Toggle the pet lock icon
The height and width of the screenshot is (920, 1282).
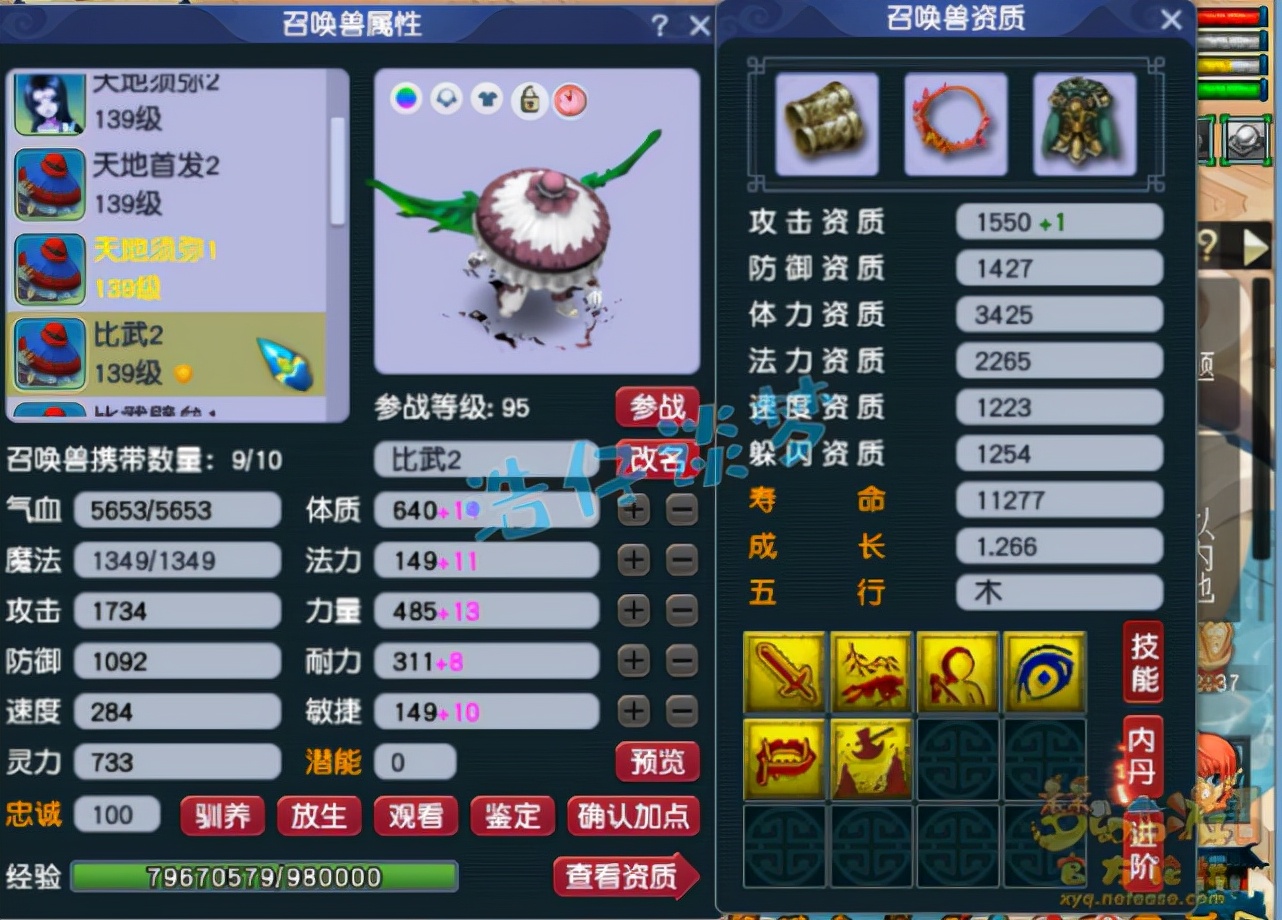[x=529, y=101]
